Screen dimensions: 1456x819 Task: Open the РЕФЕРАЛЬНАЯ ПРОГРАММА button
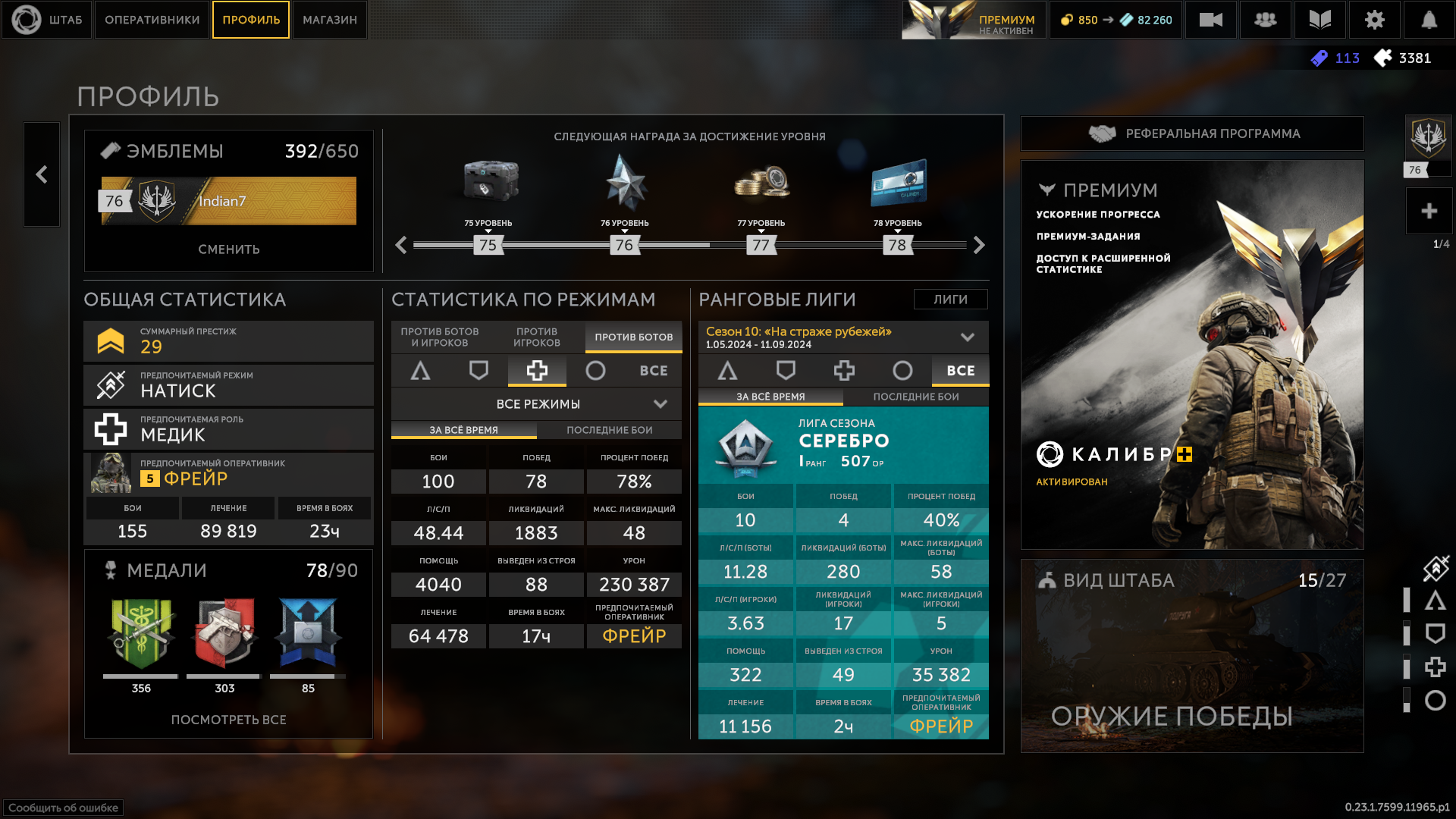(1192, 133)
